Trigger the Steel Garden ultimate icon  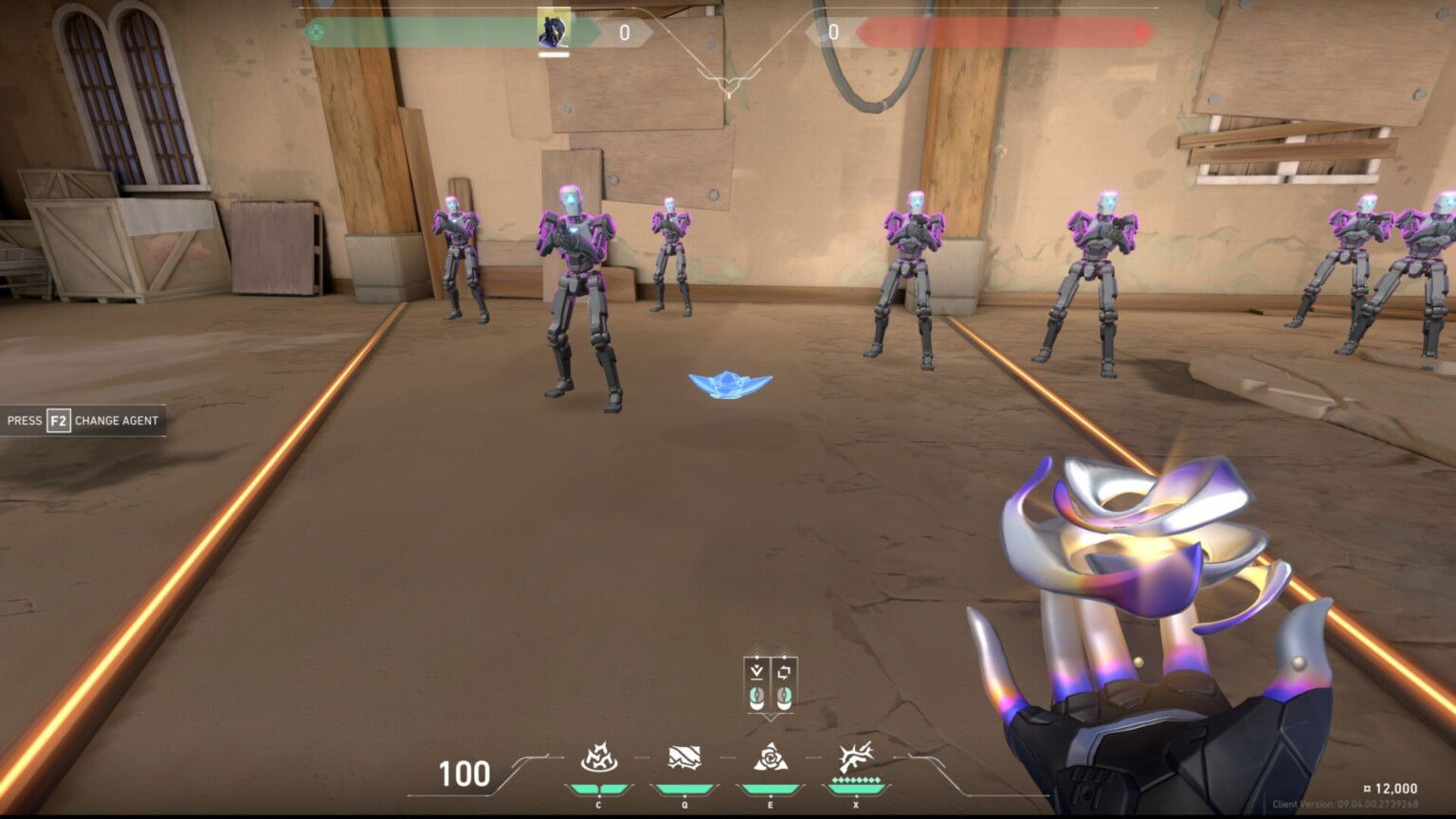pyautogui.click(x=855, y=758)
